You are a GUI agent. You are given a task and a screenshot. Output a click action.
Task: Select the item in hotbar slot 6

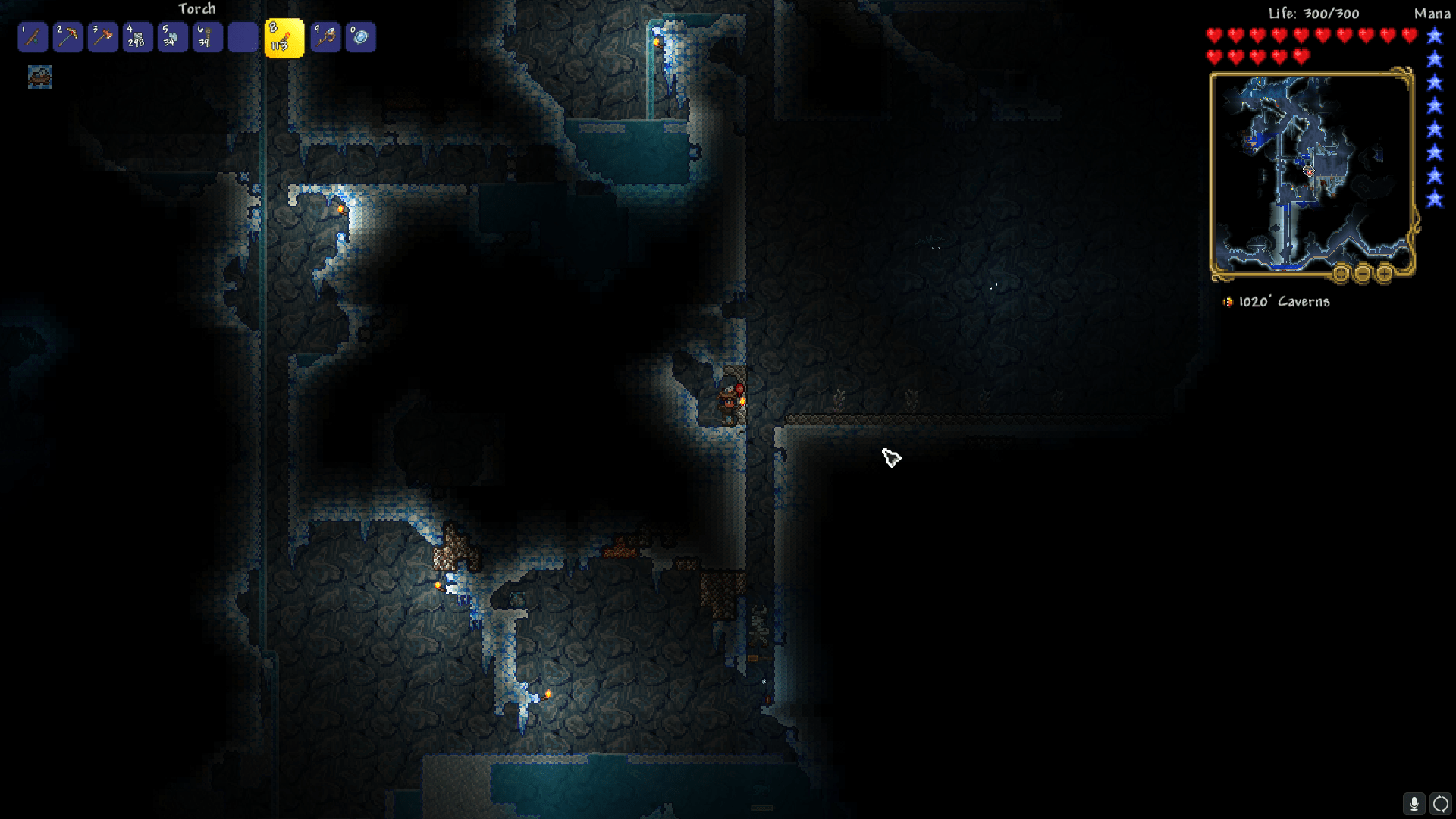tap(208, 36)
